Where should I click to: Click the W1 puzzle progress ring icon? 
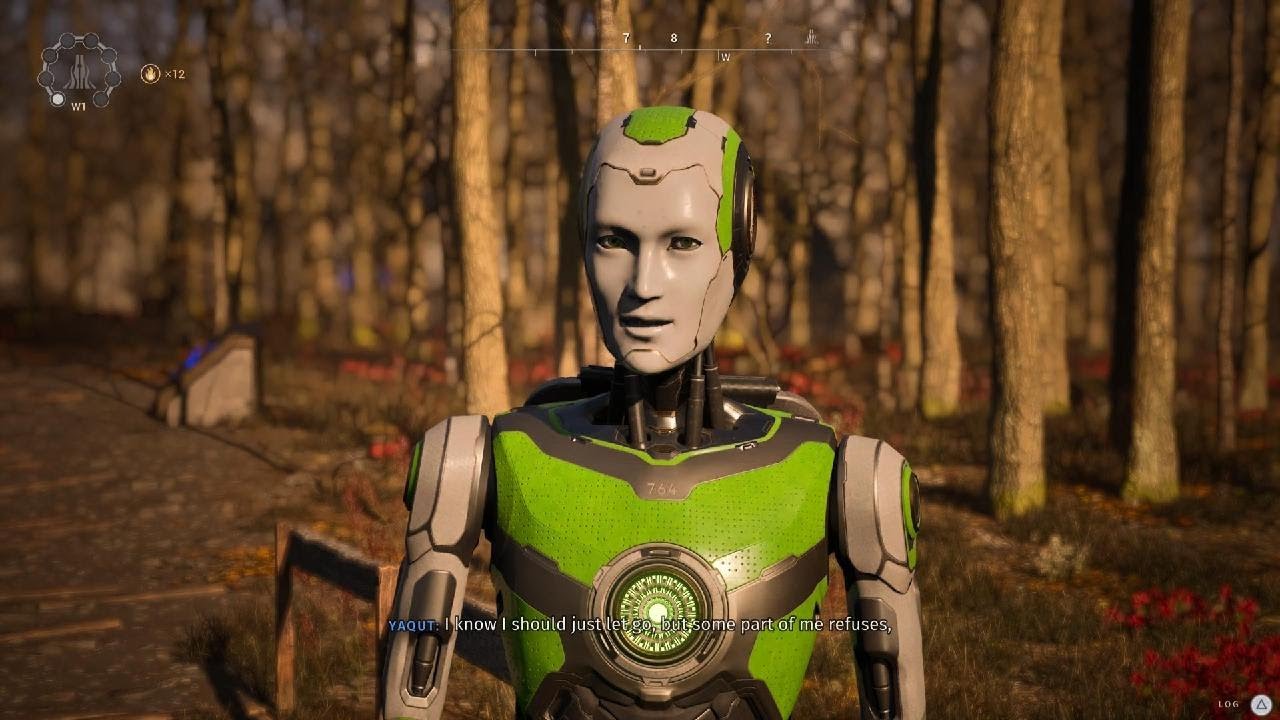point(78,70)
